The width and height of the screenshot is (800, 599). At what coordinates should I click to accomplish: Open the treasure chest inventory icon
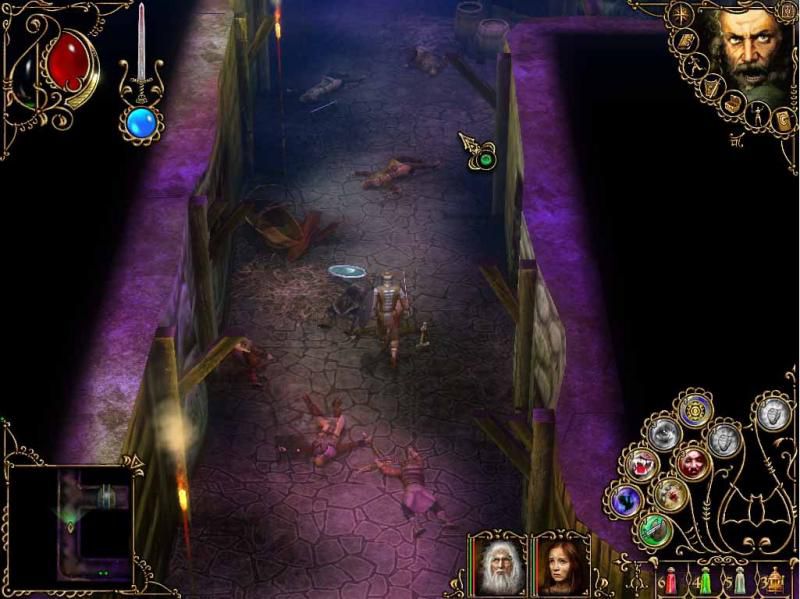(x=735, y=102)
